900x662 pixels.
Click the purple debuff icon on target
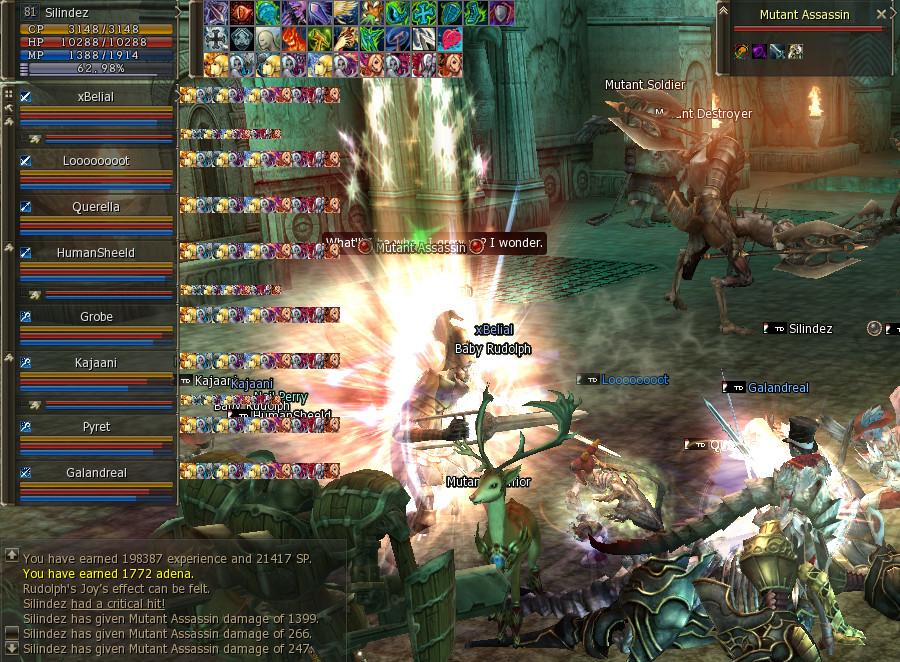coord(758,51)
